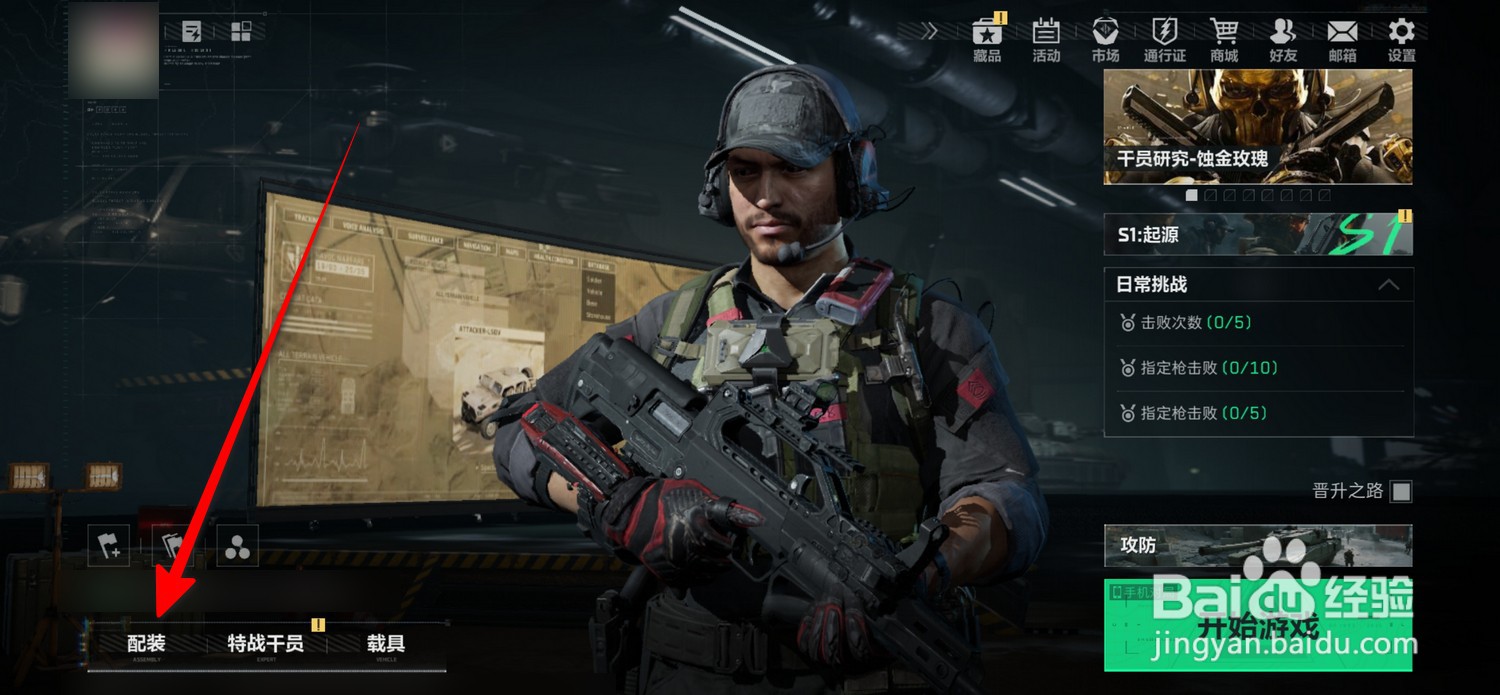1500x695 pixels.
Task: Open the four-squares grid icon
Action: point(241,32)
